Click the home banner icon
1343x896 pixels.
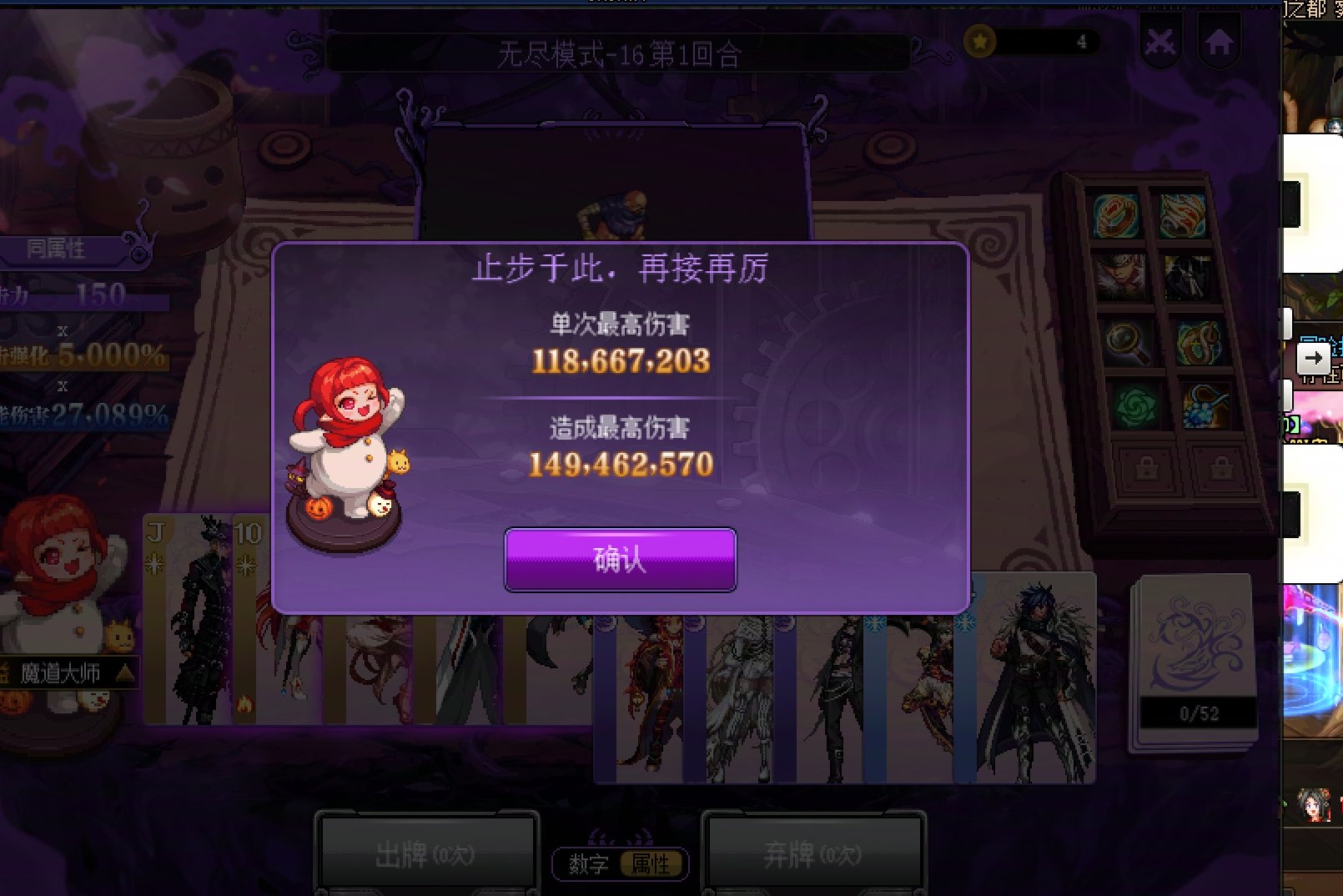click(1219, 40)
